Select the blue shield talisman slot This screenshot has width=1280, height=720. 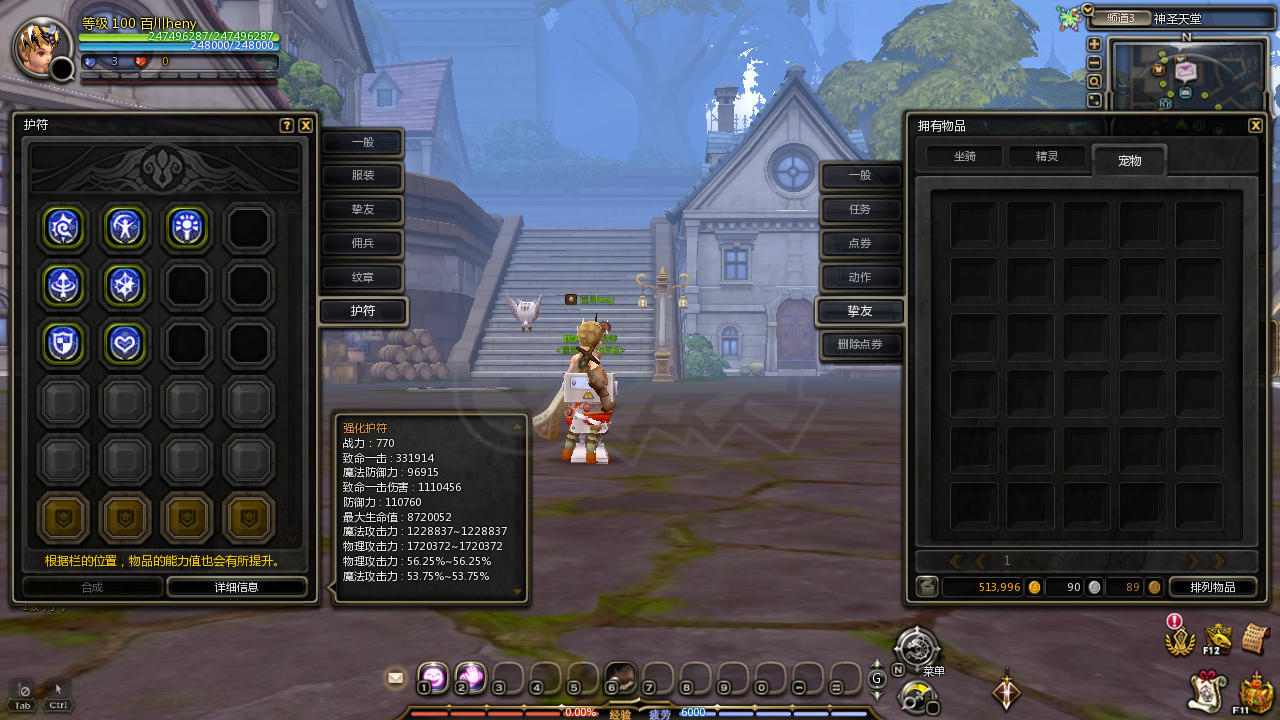pyautogui.click(x=64, y=343)
